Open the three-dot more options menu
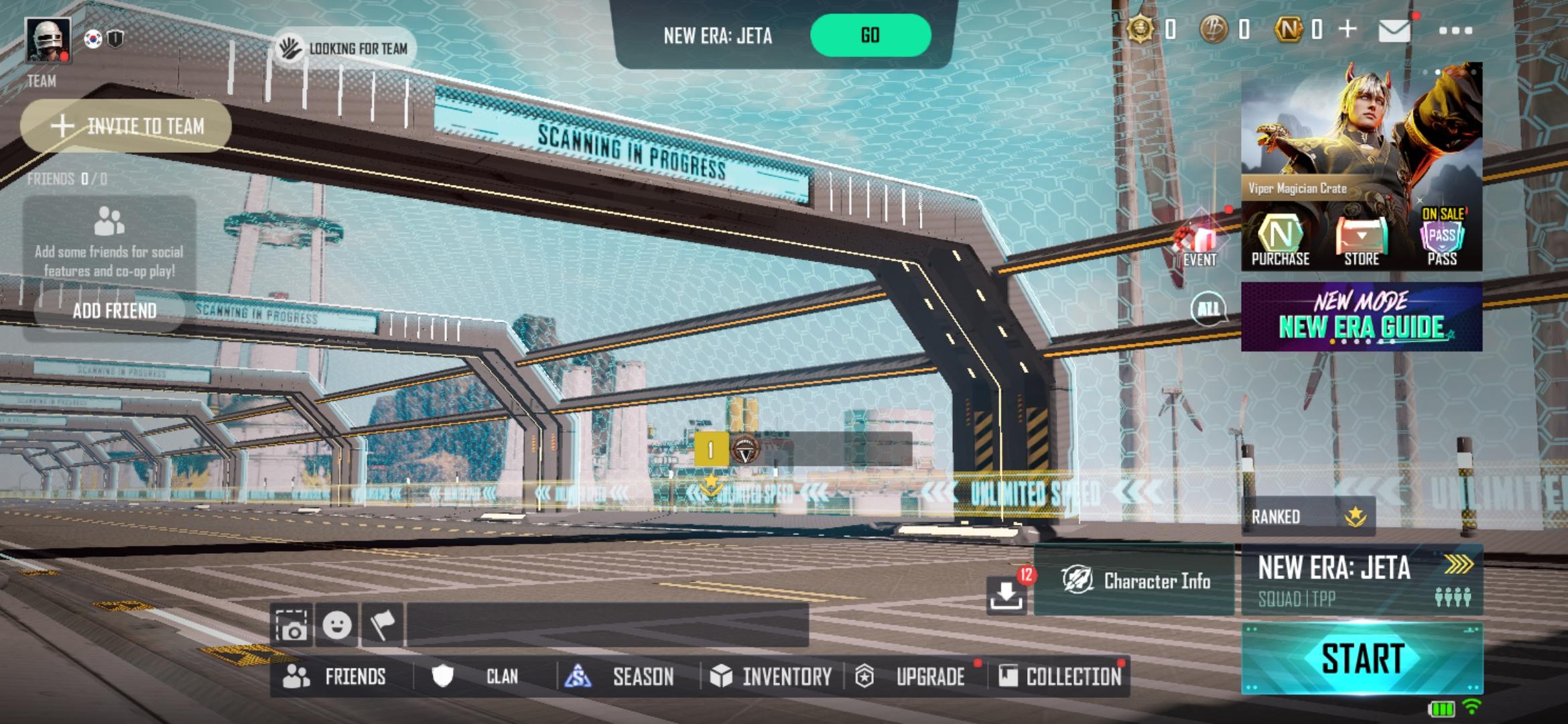 (1455, 31)
